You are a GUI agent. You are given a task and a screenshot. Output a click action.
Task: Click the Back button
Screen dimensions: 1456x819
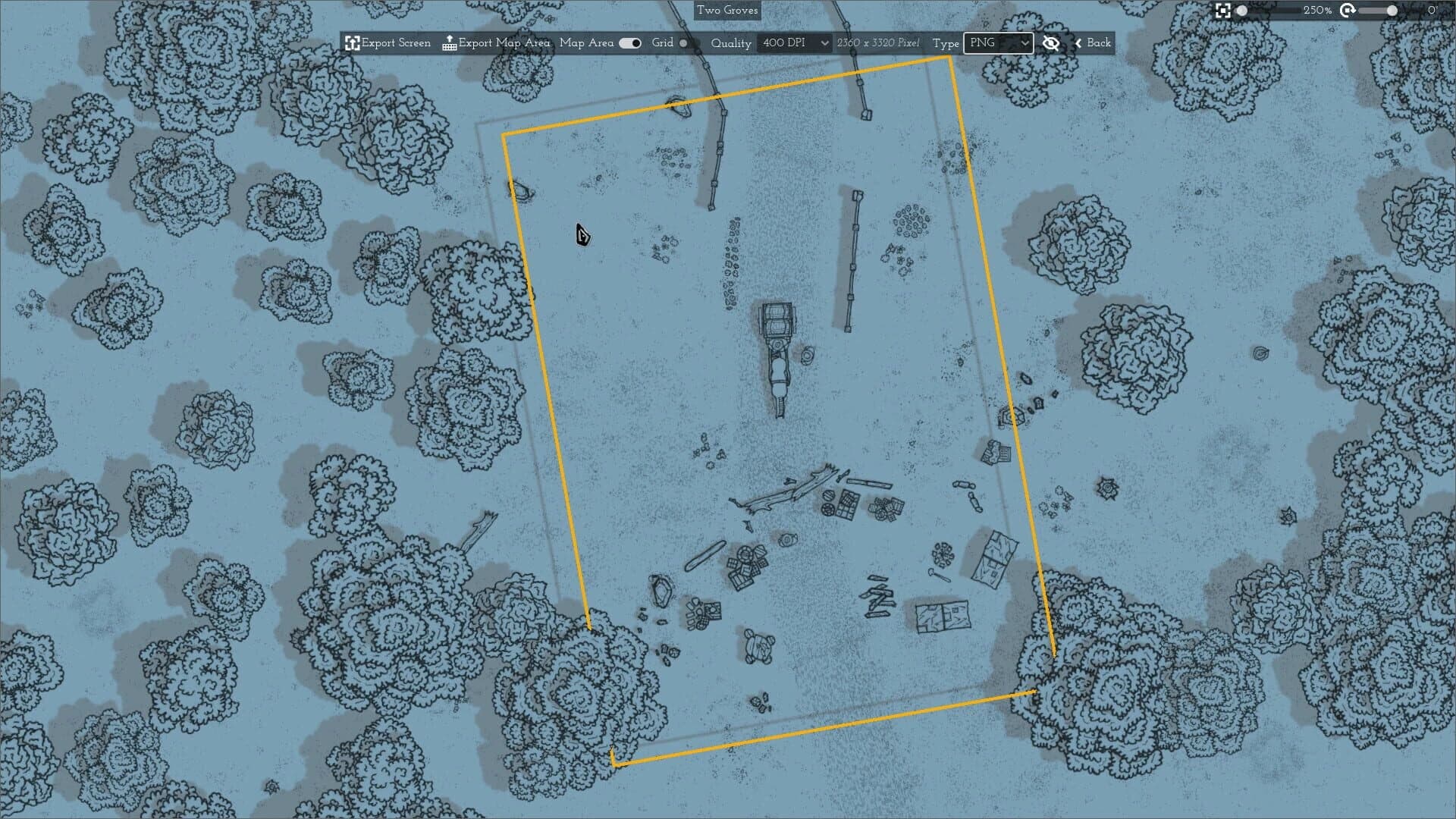coord(1095,43)
